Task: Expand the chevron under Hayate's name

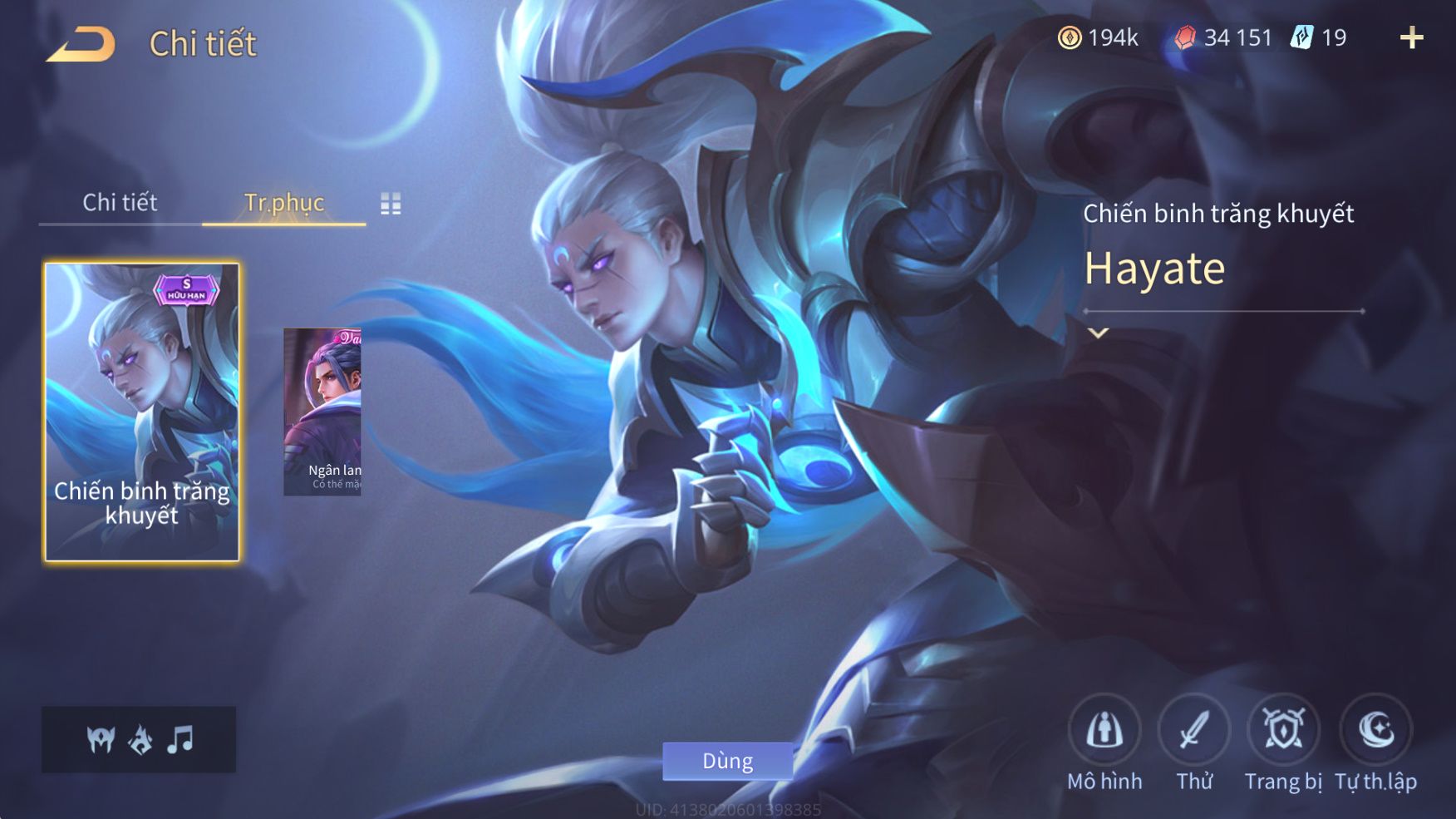Action: [1098, 333]
